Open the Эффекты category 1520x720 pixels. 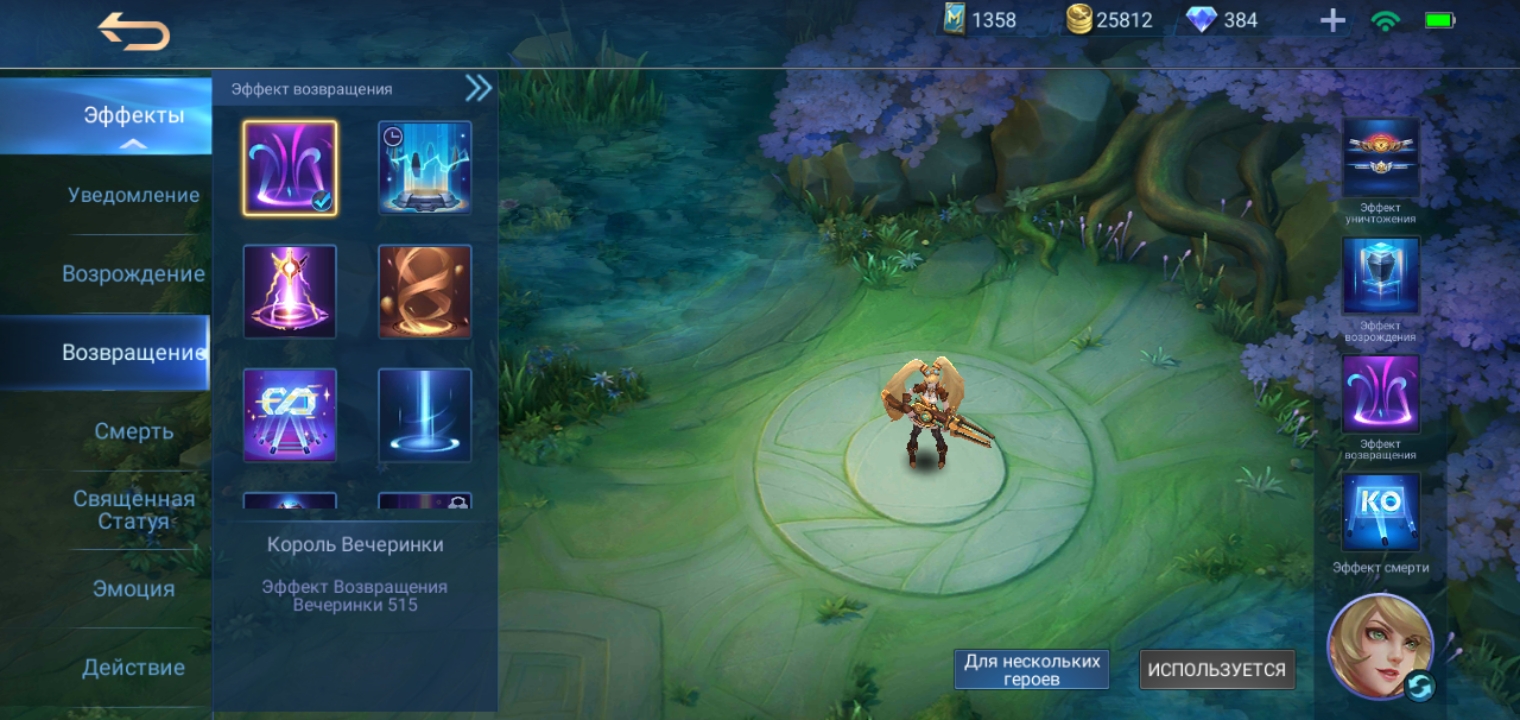tap(134, 116)
